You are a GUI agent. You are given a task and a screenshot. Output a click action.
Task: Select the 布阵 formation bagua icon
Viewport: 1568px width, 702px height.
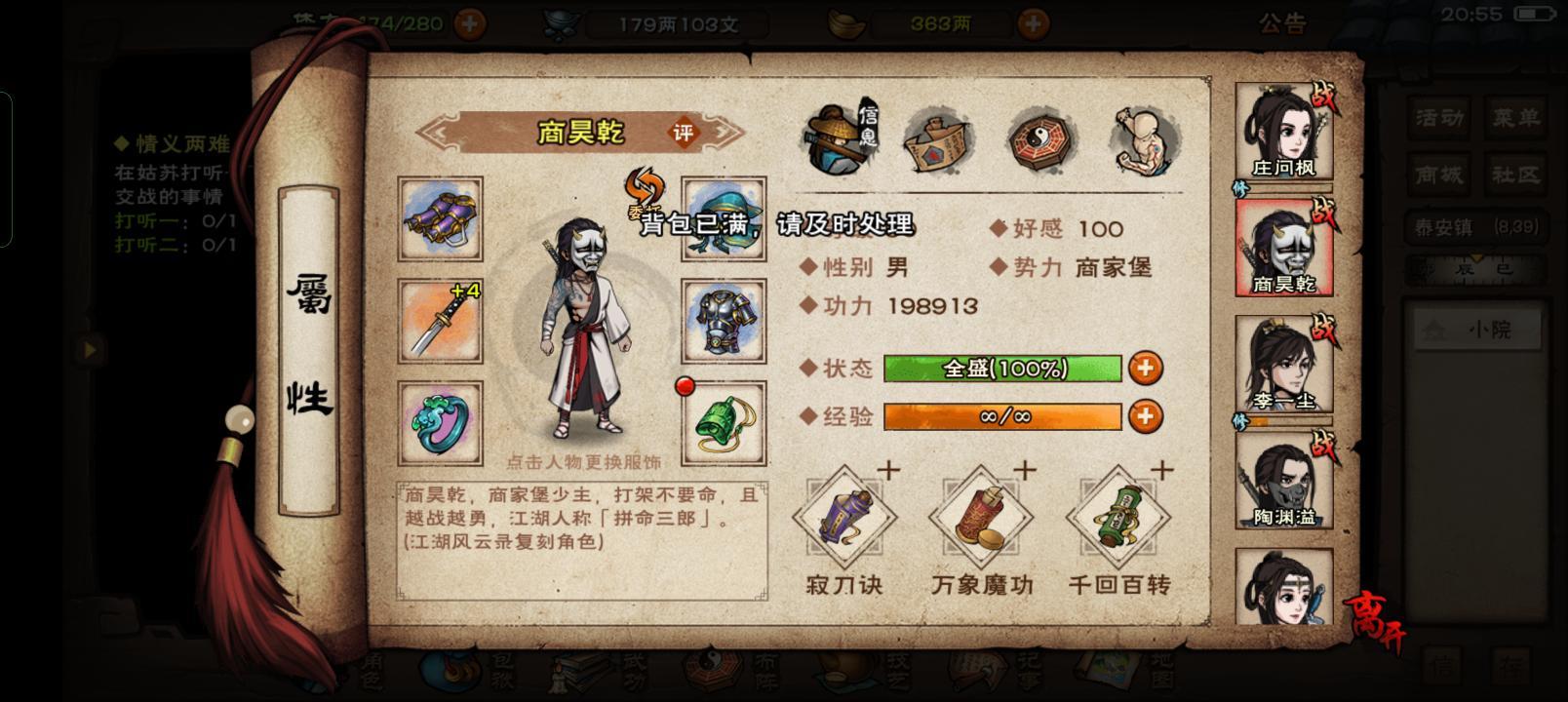(711, 673)
